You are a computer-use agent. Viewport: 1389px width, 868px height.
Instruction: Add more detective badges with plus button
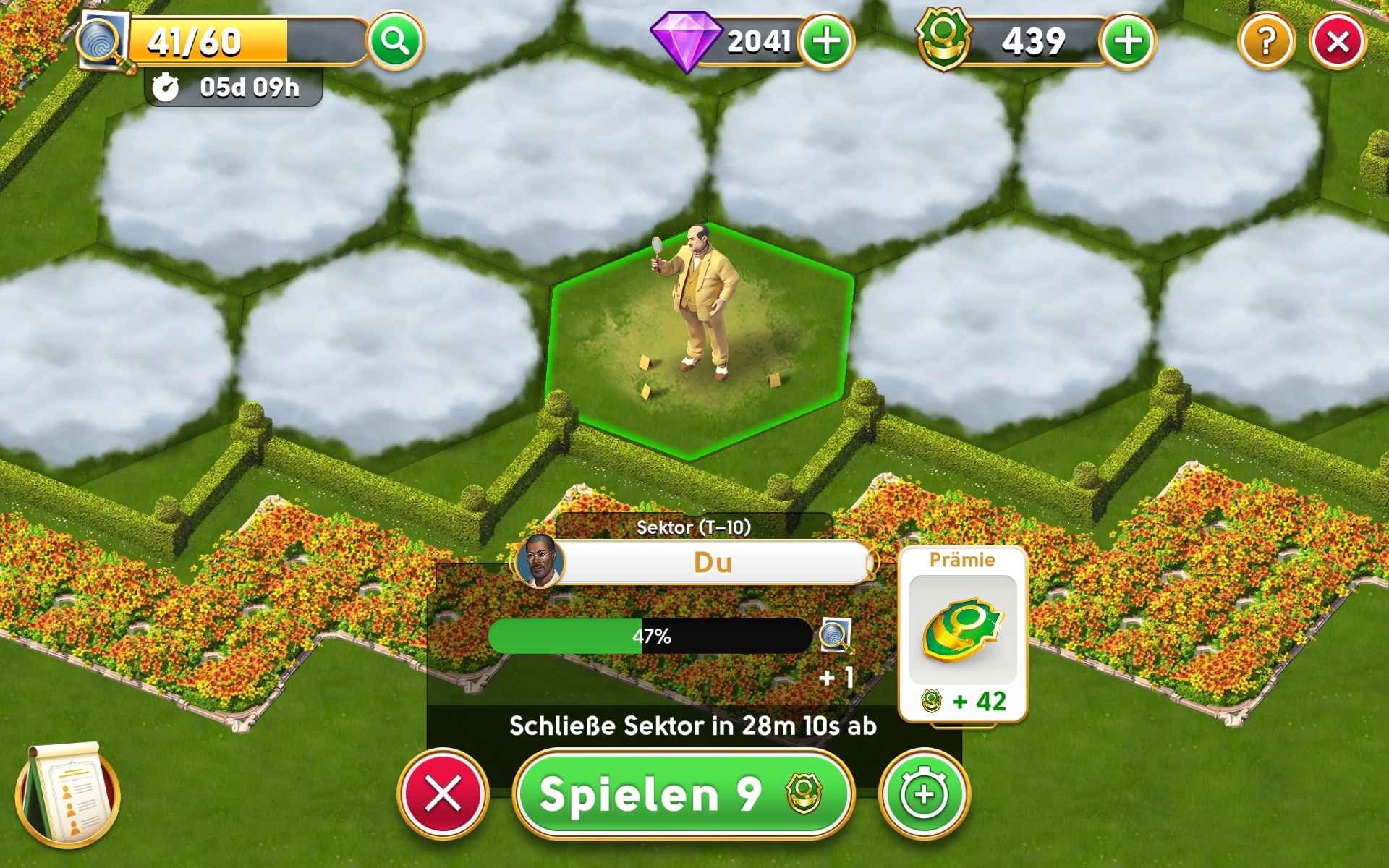(1127, 41)
